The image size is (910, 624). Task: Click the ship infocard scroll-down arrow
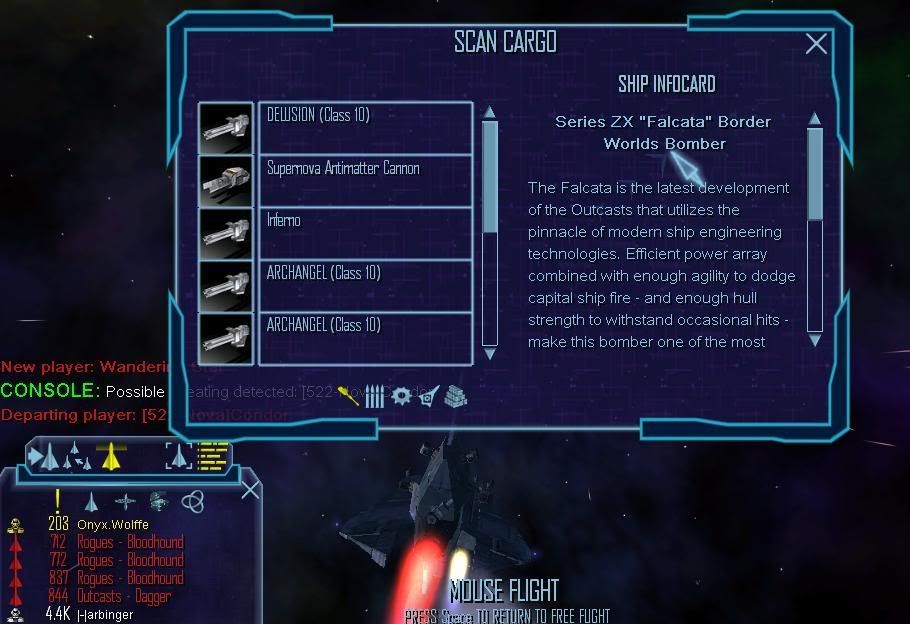814,340
